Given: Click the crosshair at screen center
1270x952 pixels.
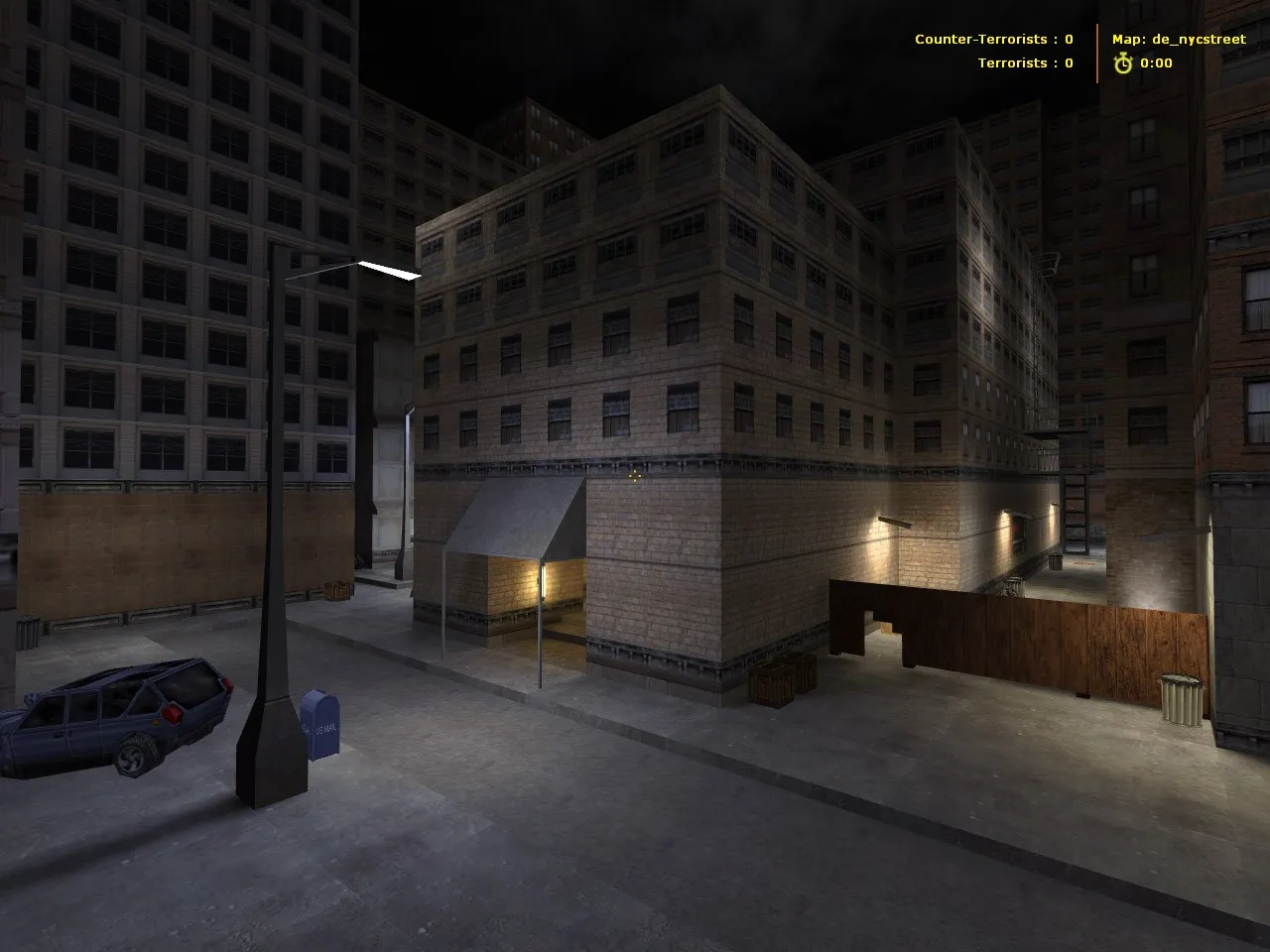Looking at the screenshot, I should (x=635, y=477).
